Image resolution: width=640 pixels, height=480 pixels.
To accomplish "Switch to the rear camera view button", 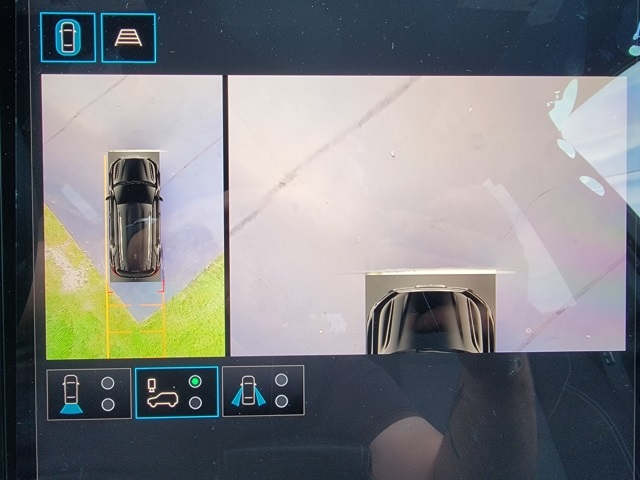I will (88, 393).
